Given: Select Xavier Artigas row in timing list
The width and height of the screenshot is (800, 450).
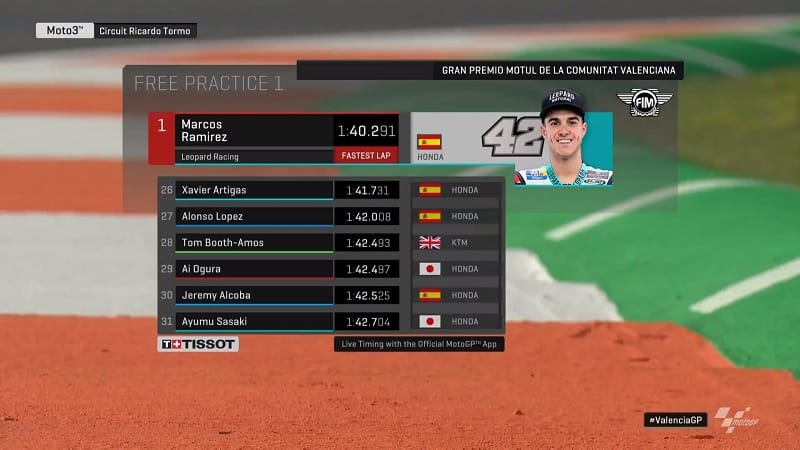Looking at the screenshot, I should [x=255, y=190].
